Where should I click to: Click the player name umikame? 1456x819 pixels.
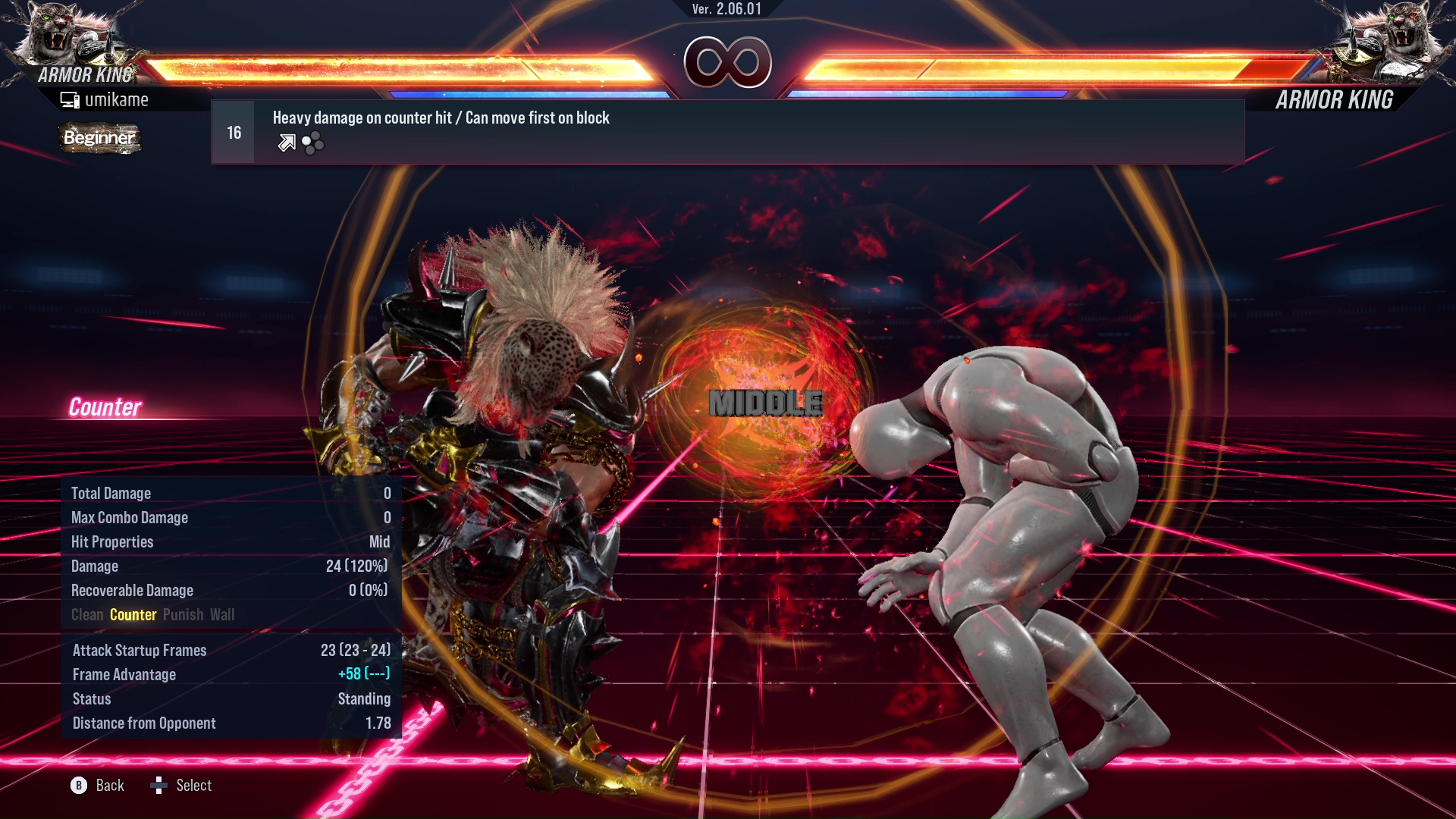click(x=118, y=99)
